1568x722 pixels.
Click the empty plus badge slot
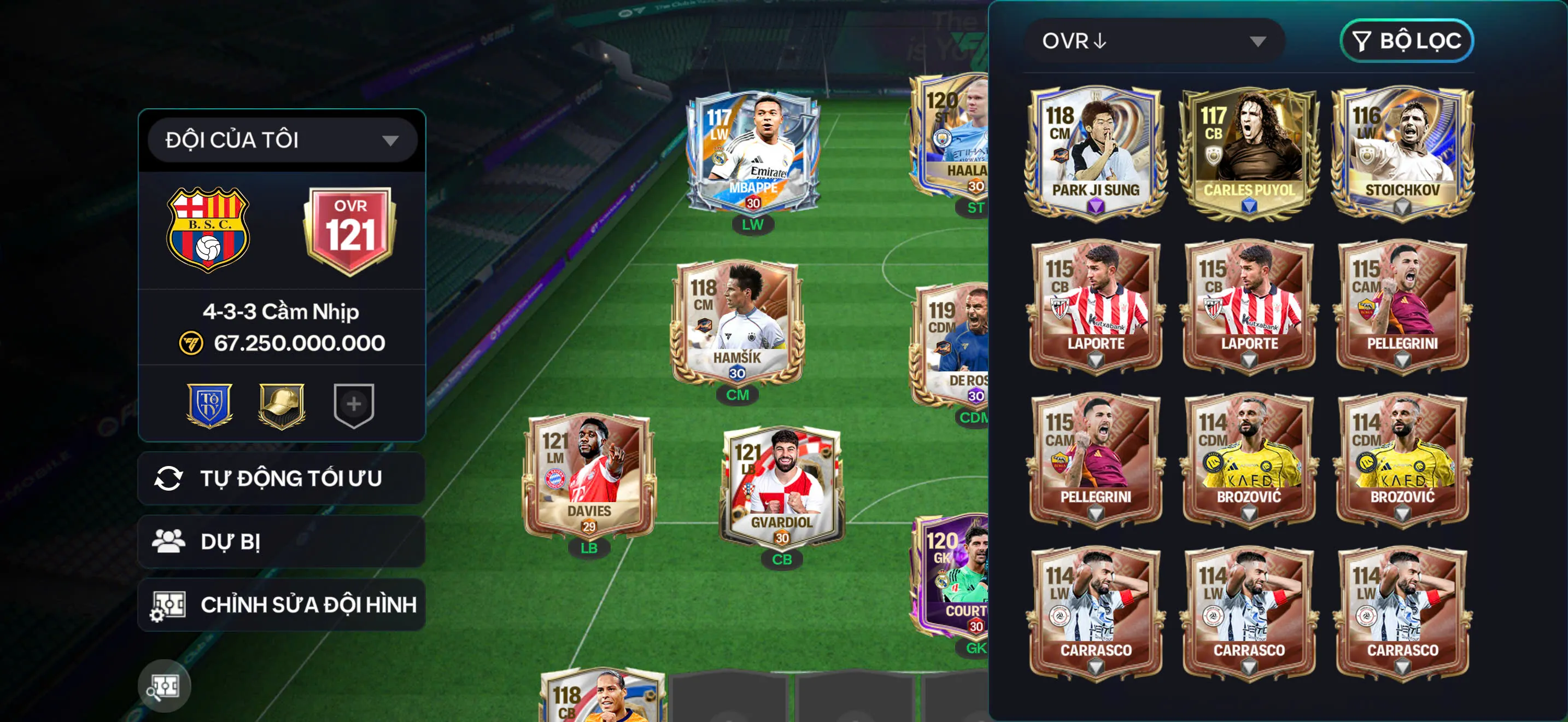tap(354, 405)
